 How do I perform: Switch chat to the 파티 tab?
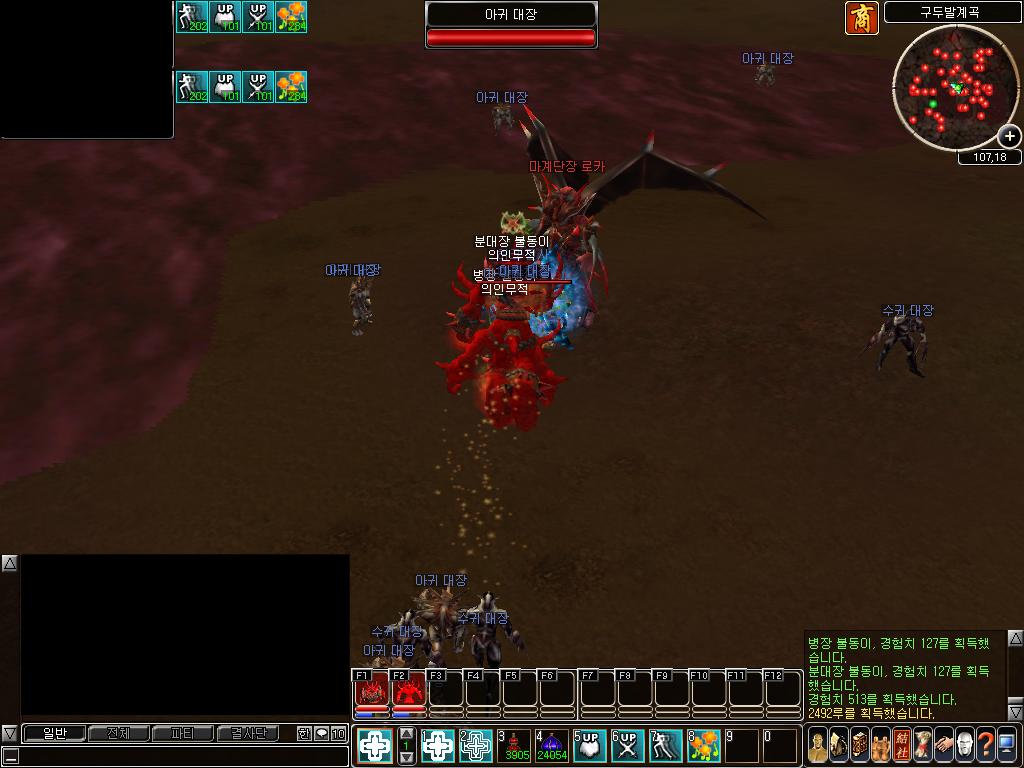pyautogui.click(x=182, y=734)
